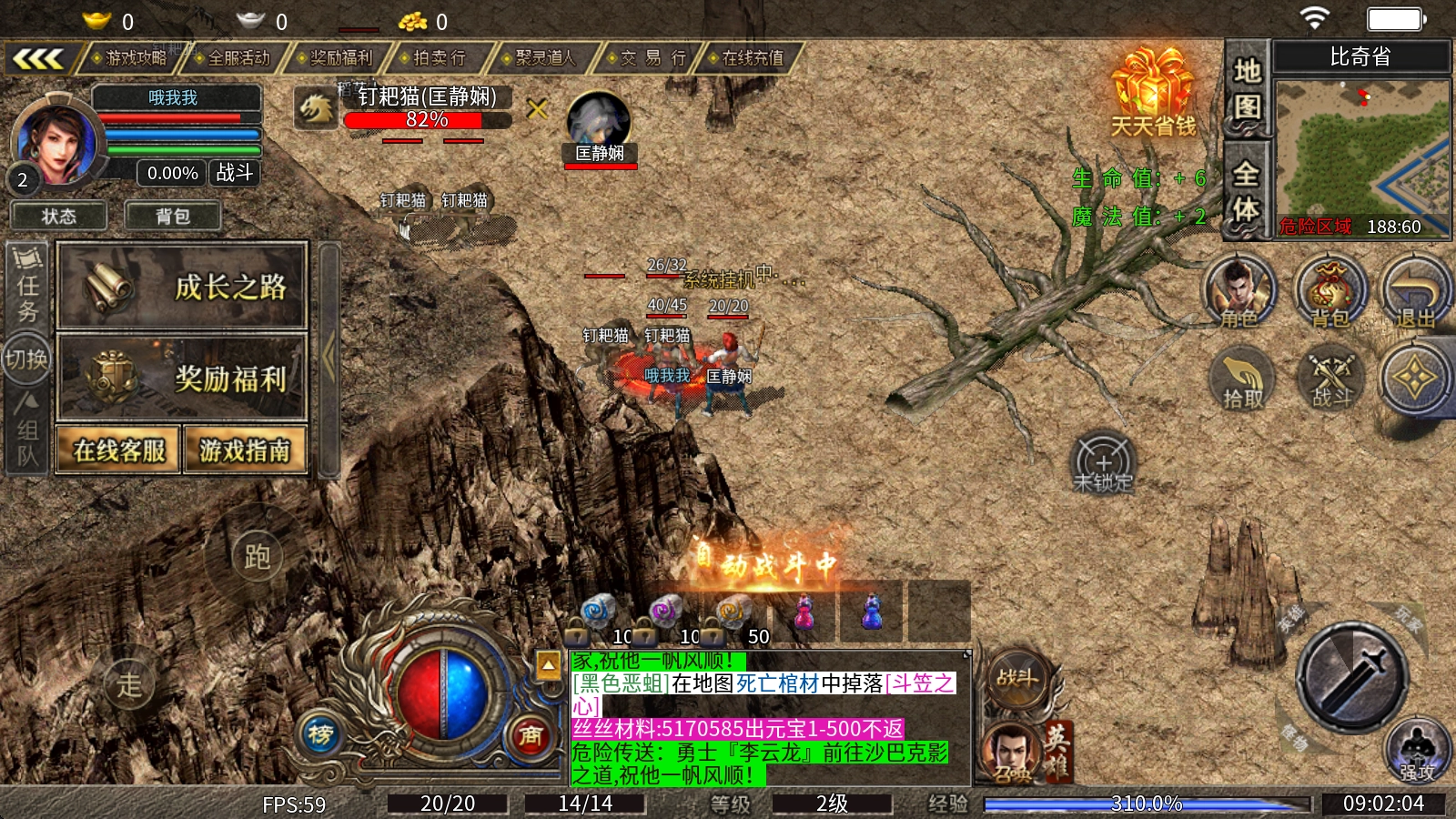Contact 在线客服 online support
The width and height of the screenshot is (1456, 819).
tap(119, 450)
